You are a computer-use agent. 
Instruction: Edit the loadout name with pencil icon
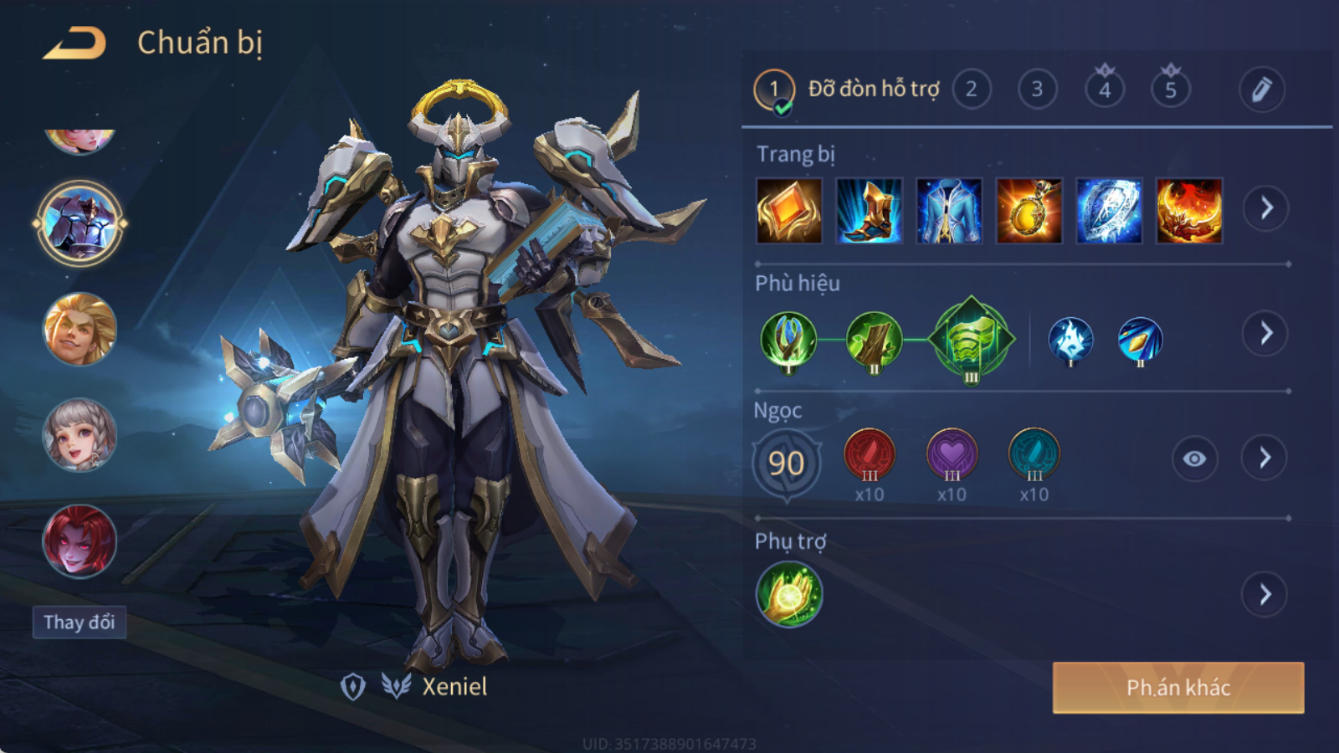click(1261, 90)
